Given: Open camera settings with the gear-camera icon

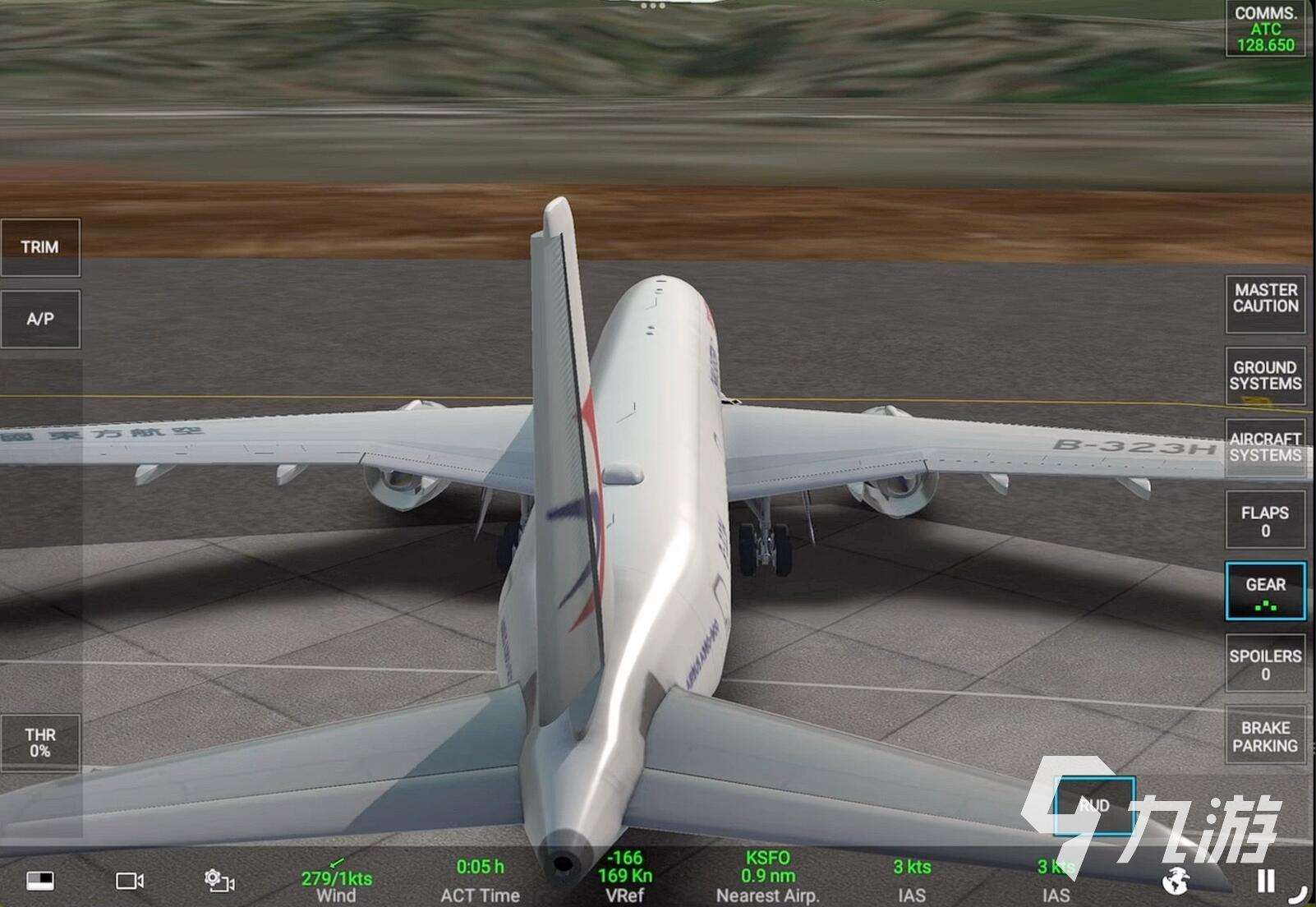Looking at the screenshot, I should (216, 879).
